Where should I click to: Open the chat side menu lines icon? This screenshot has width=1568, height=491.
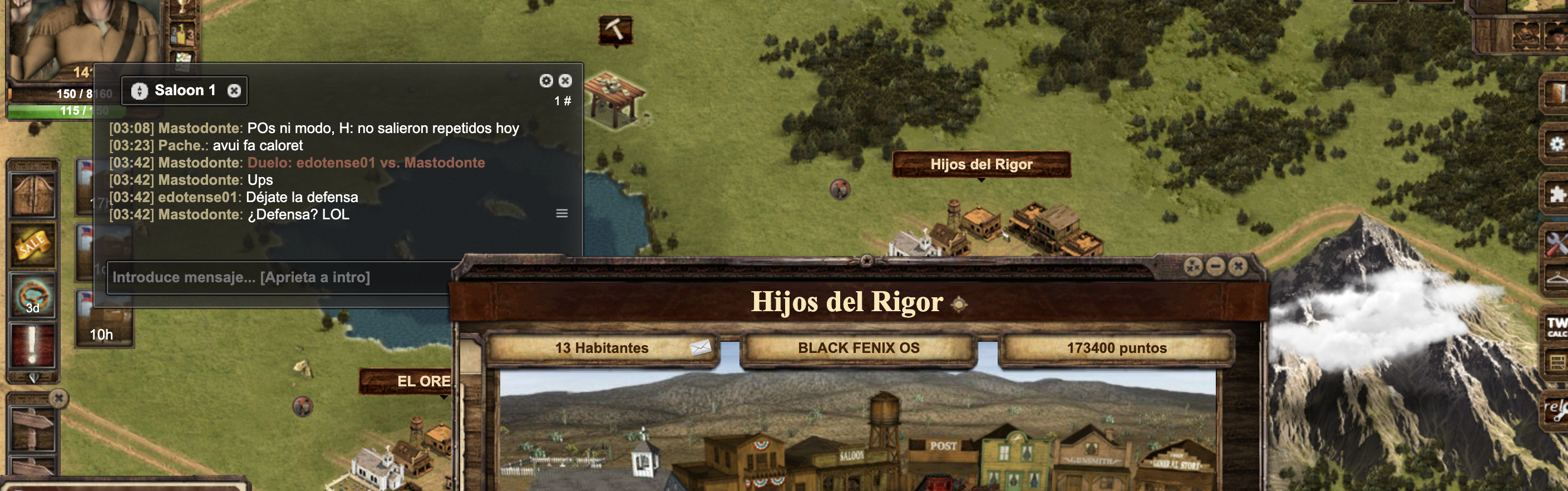pyautogui.click(x=562, y=214)
